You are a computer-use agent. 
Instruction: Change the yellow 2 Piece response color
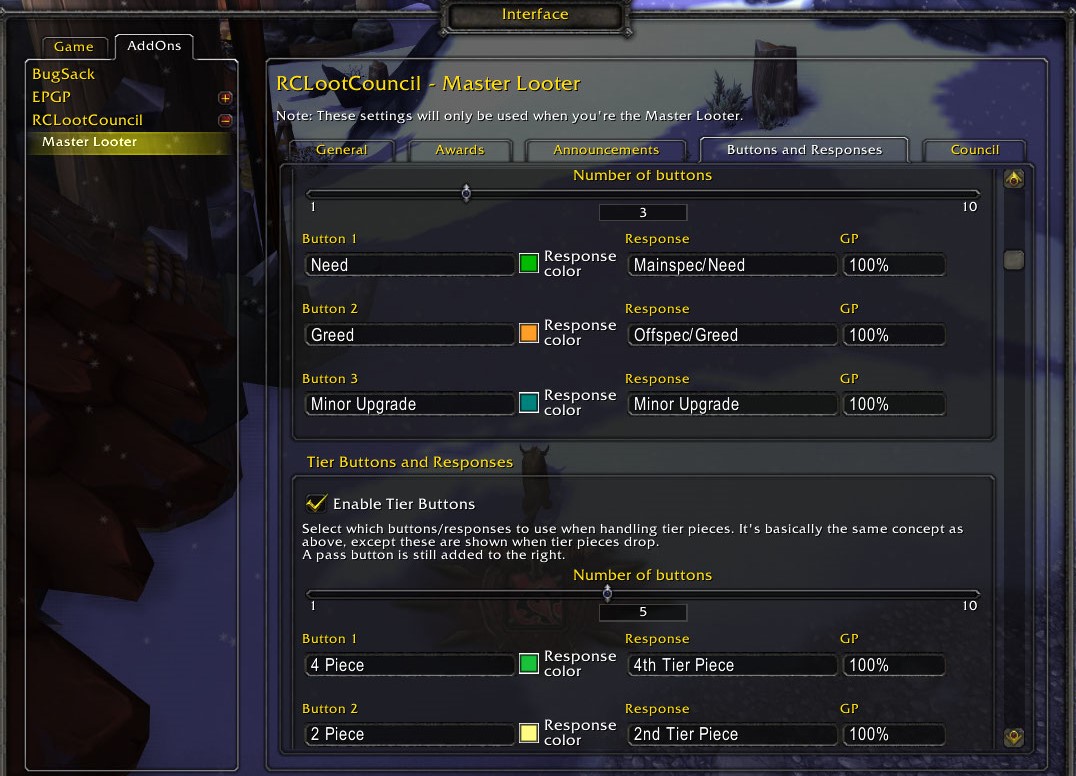point(529,733)
